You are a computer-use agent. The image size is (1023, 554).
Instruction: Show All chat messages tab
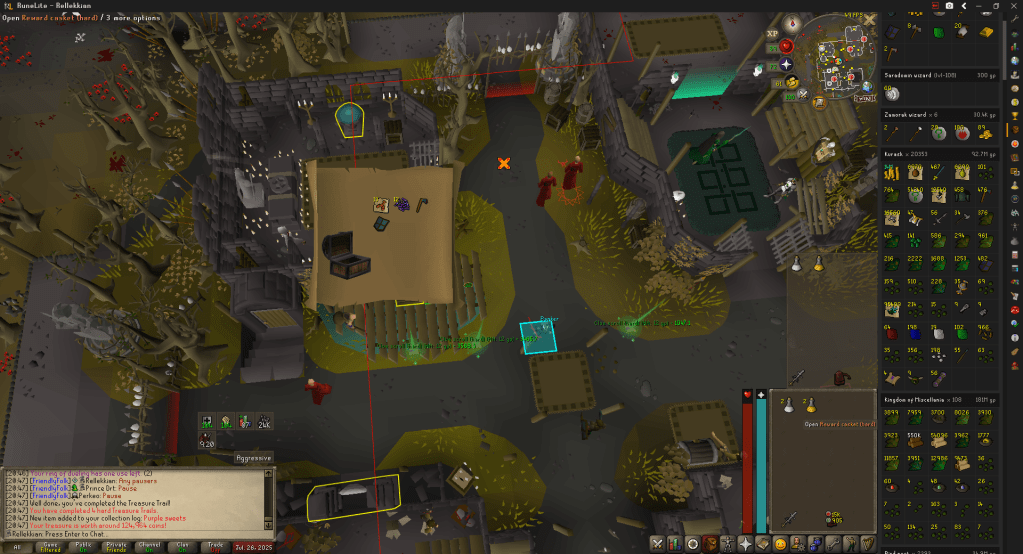[16, 546]
